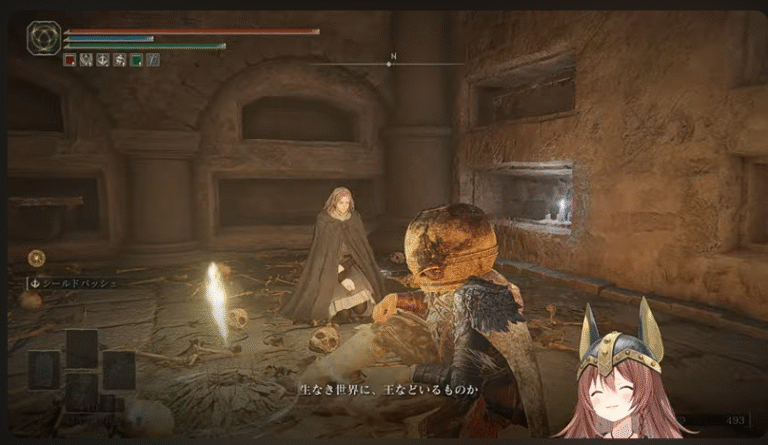Select the quick item slot of the equipment cross

[82, 392]
